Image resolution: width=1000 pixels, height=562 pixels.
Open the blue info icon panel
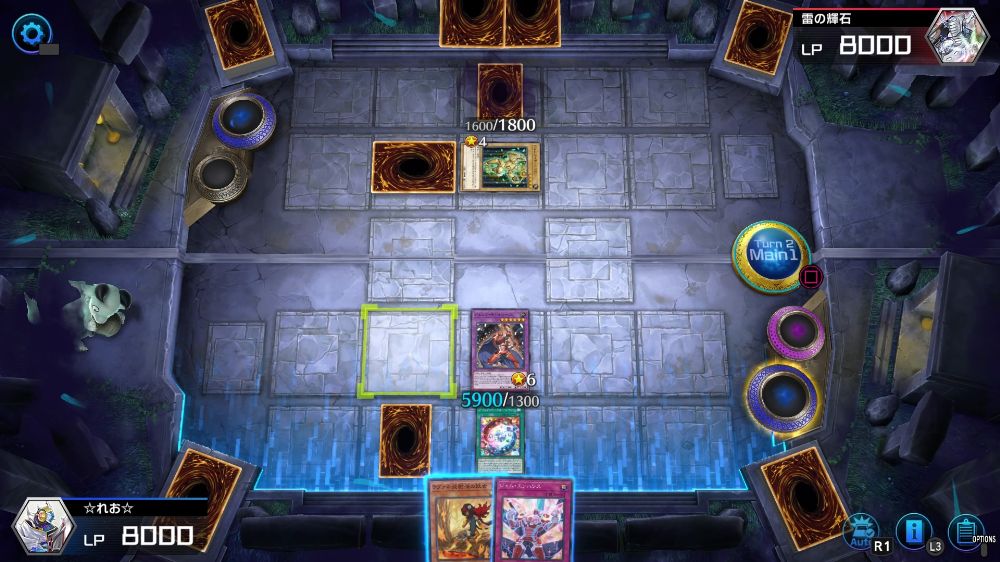click(913, 529)
